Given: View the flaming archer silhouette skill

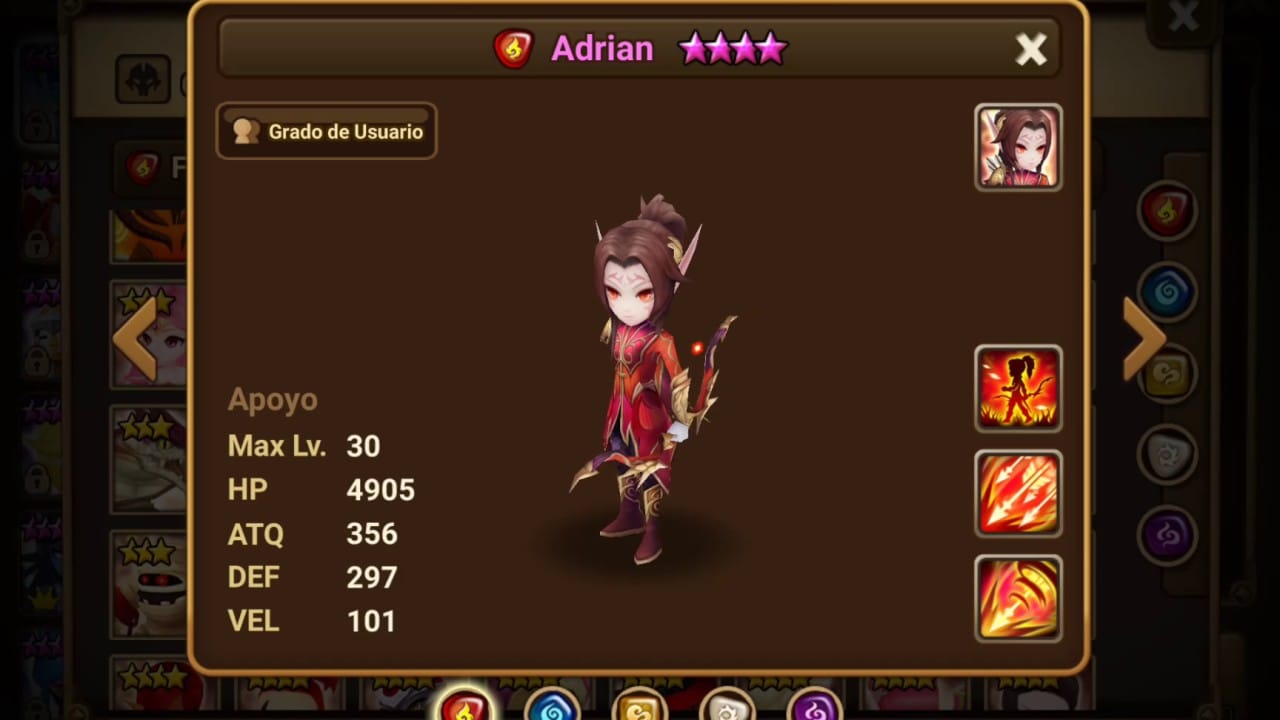Looking at the screenshot, I should click(1018, 389).
